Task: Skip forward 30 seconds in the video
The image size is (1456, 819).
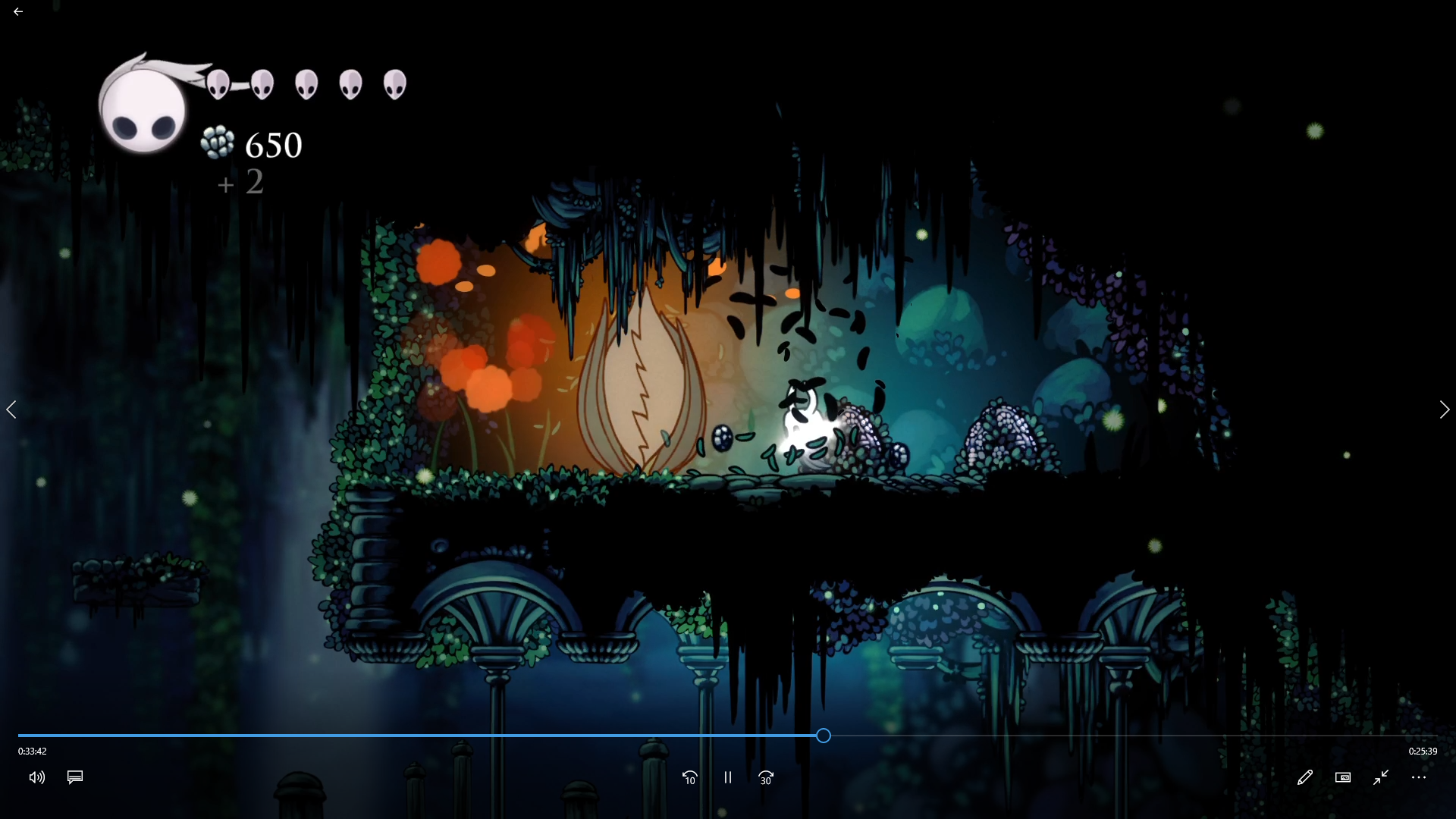Action: click(766, 777)
